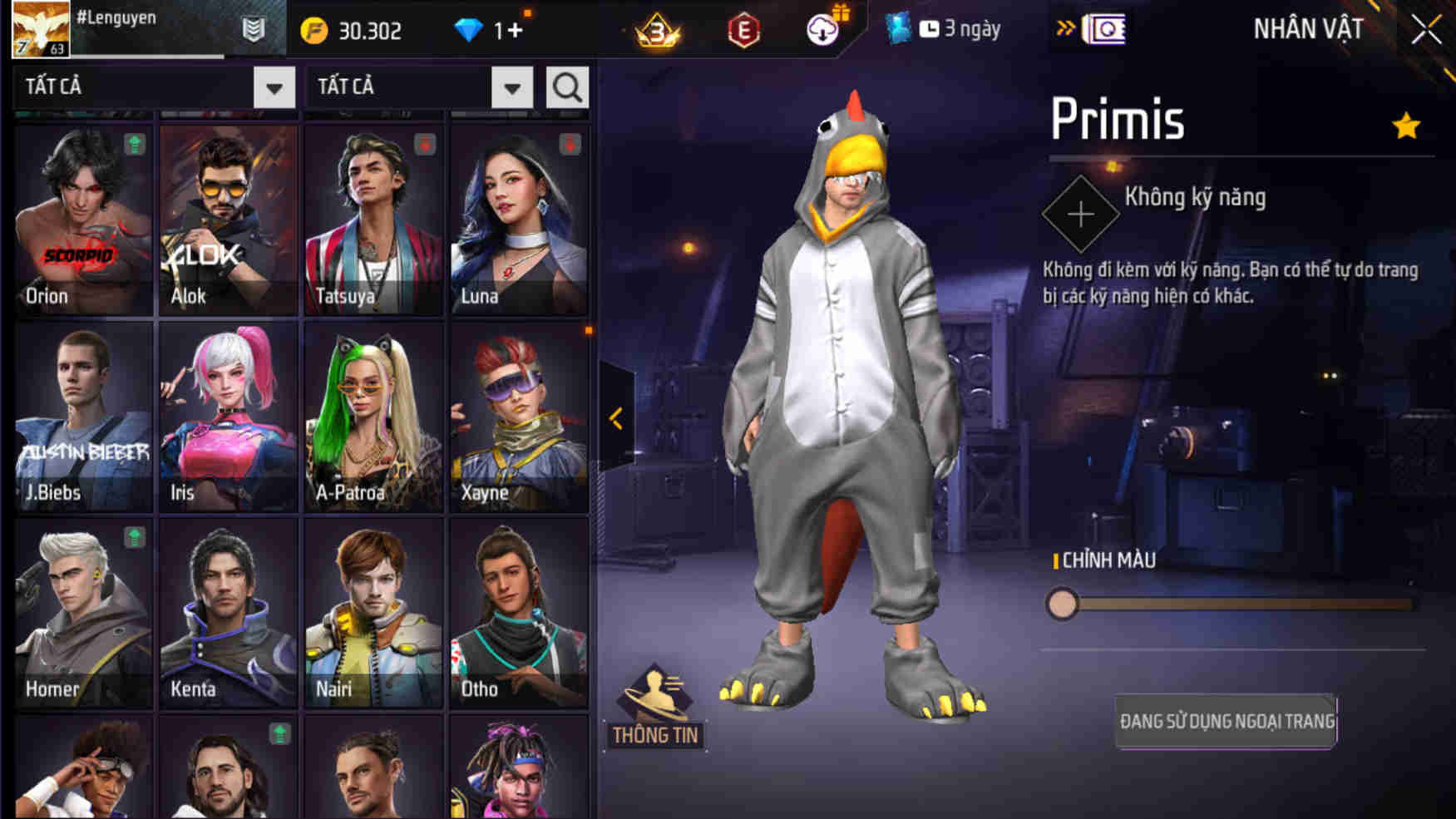
Task: Click the blue diamond currency icon
Action: pos(471,29)
